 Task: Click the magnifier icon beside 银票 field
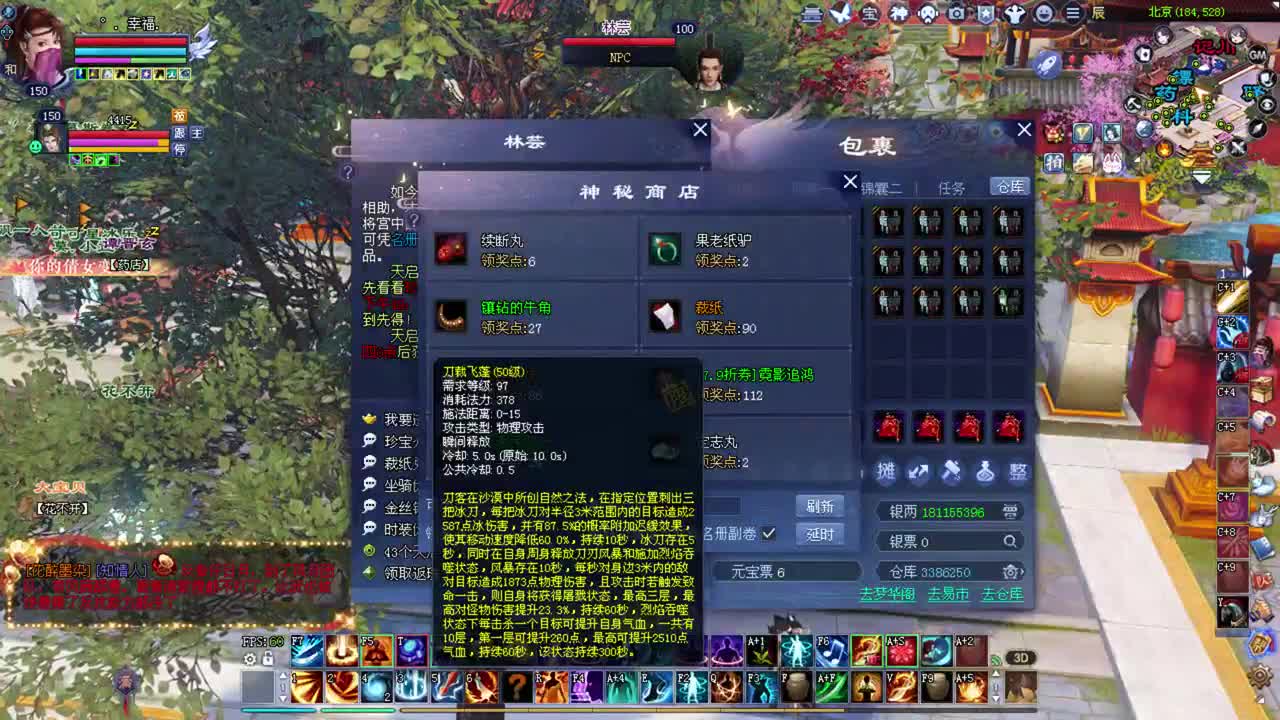coord(1010,541)
